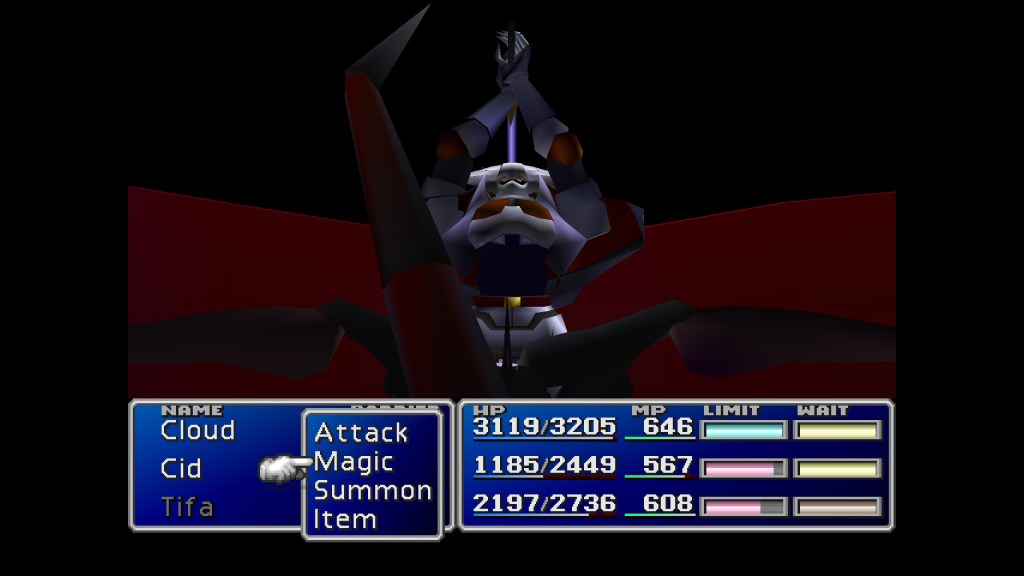This screenshot has width=1024, height=576.
Task: Select the Attack command
Action: coord(361,433)
